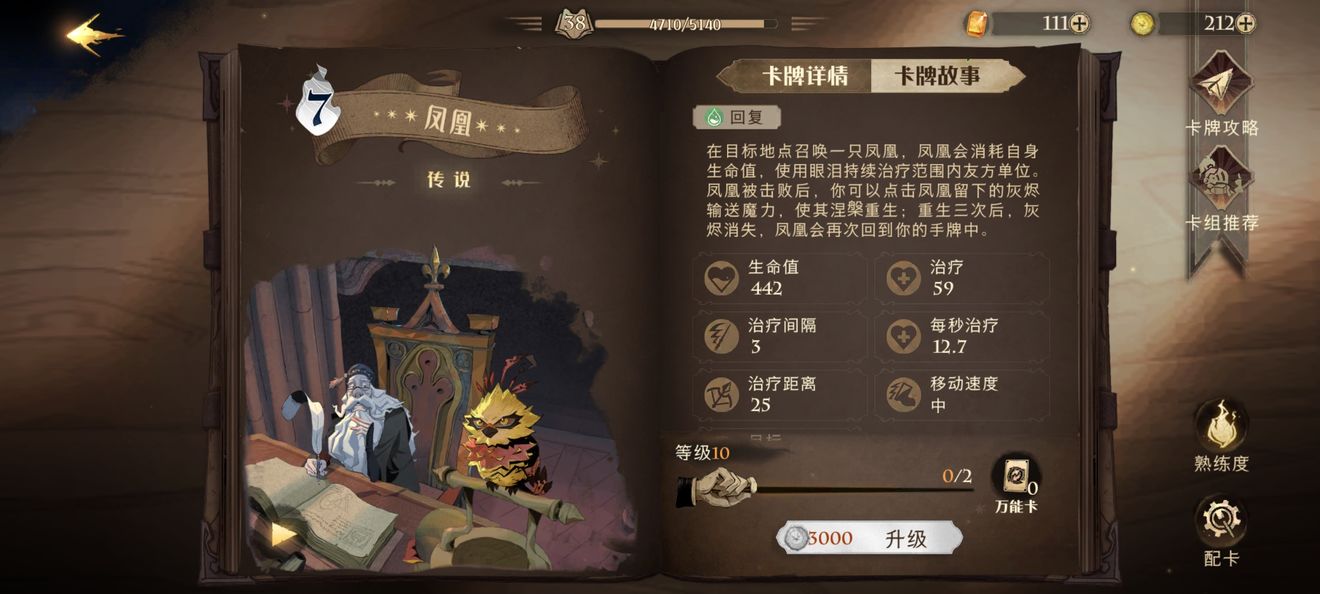
Task: Open the 配卡 deck setup
Action: pyautogui.click(x=1221, y=530)
